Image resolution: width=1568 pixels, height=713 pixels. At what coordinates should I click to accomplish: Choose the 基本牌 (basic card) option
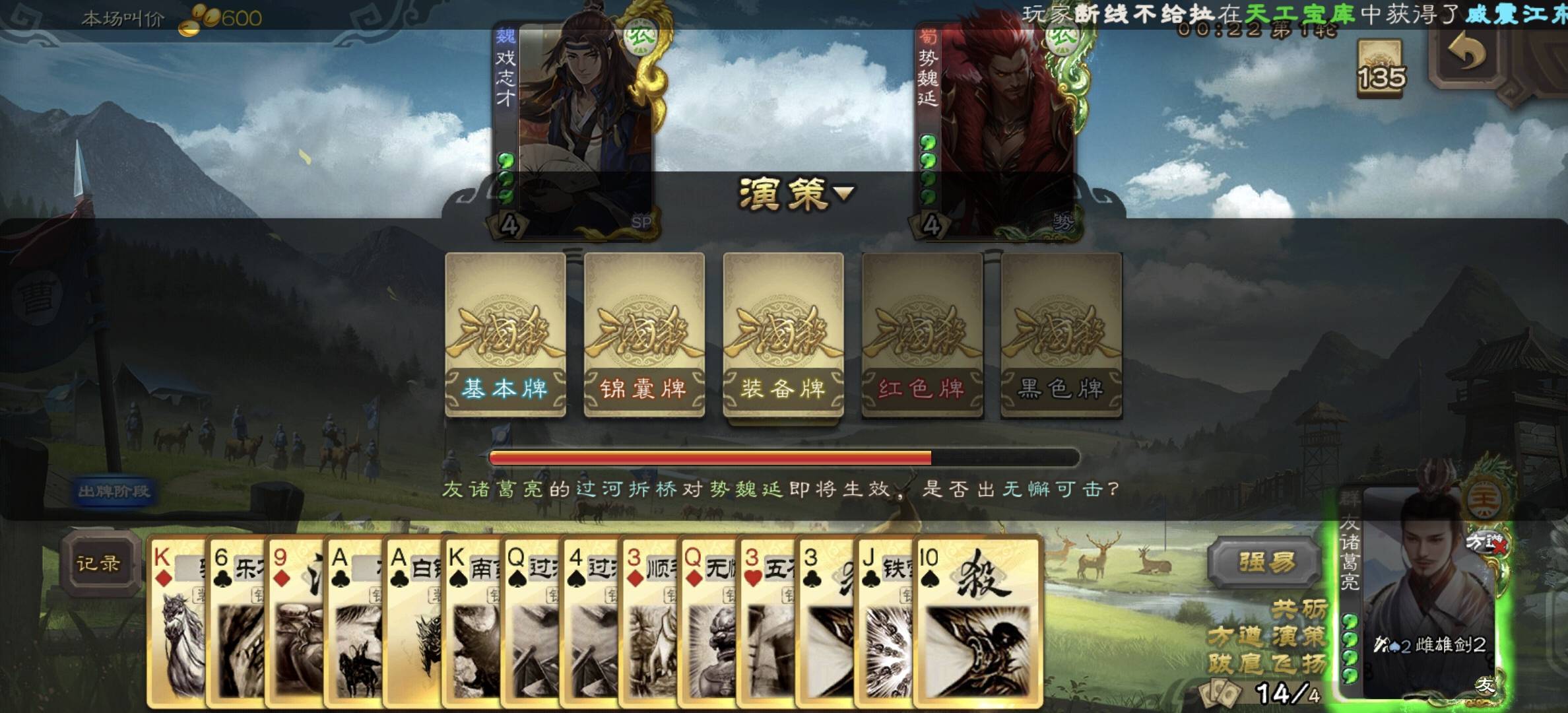(x=506, y=334)
